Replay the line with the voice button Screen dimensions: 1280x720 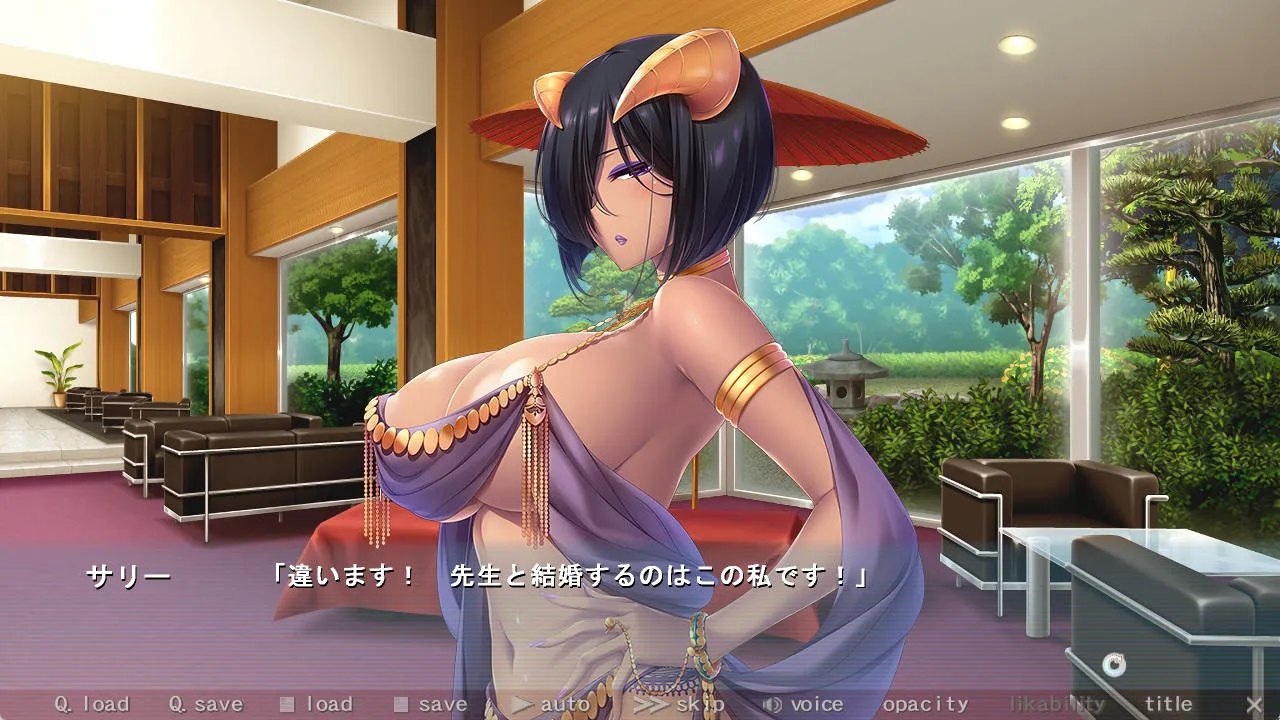click(x=803, y=704)
